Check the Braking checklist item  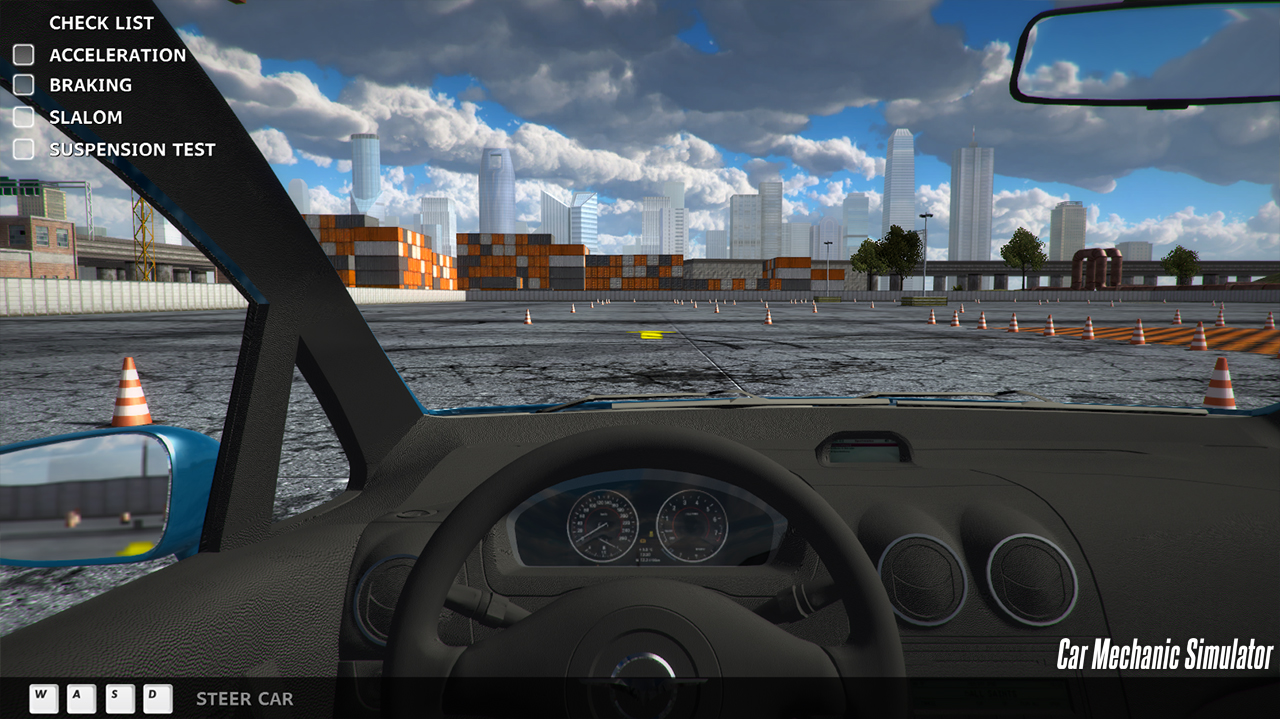(23, 85)
